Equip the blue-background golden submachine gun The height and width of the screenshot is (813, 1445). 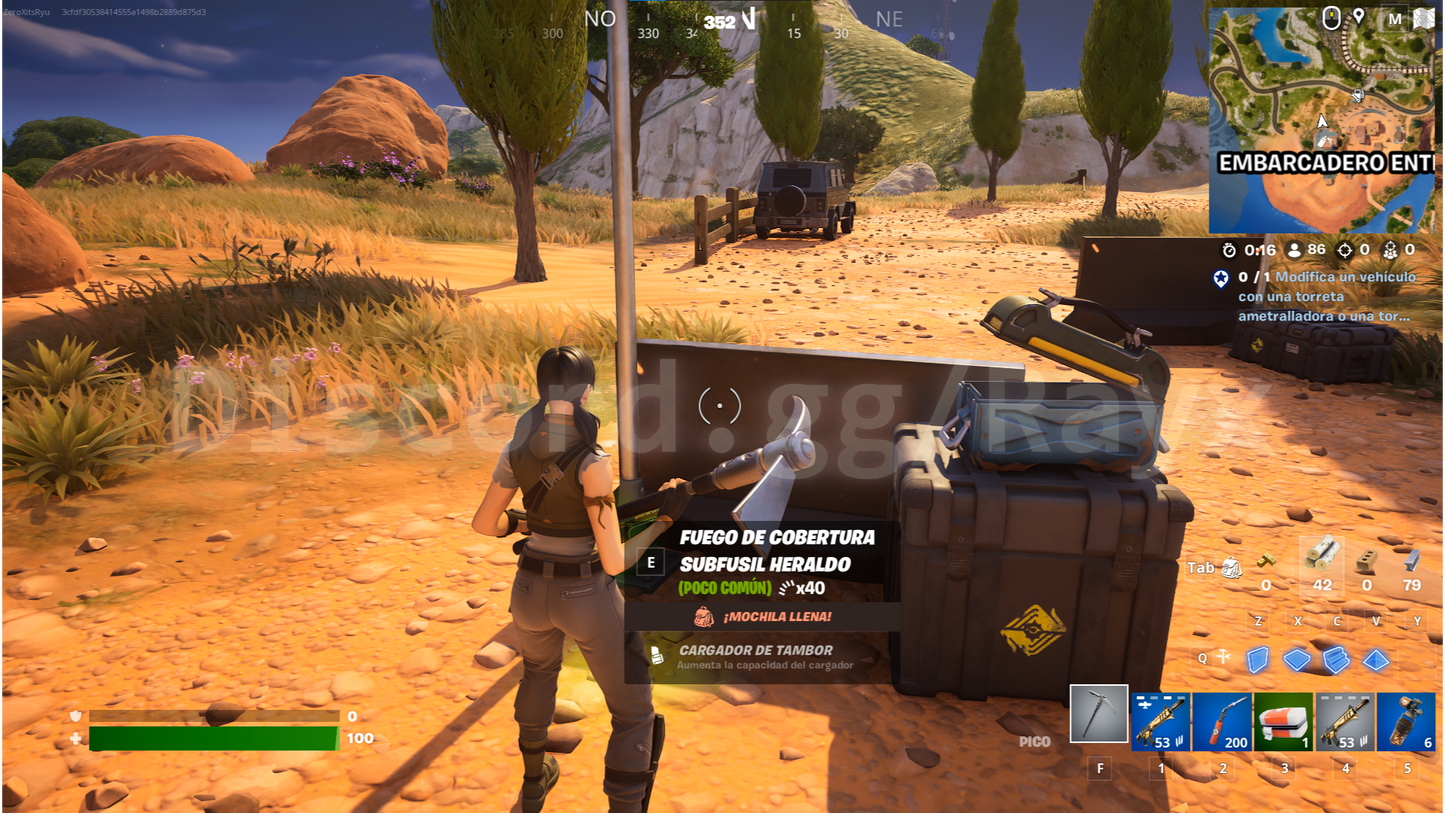click(1160, 721)
